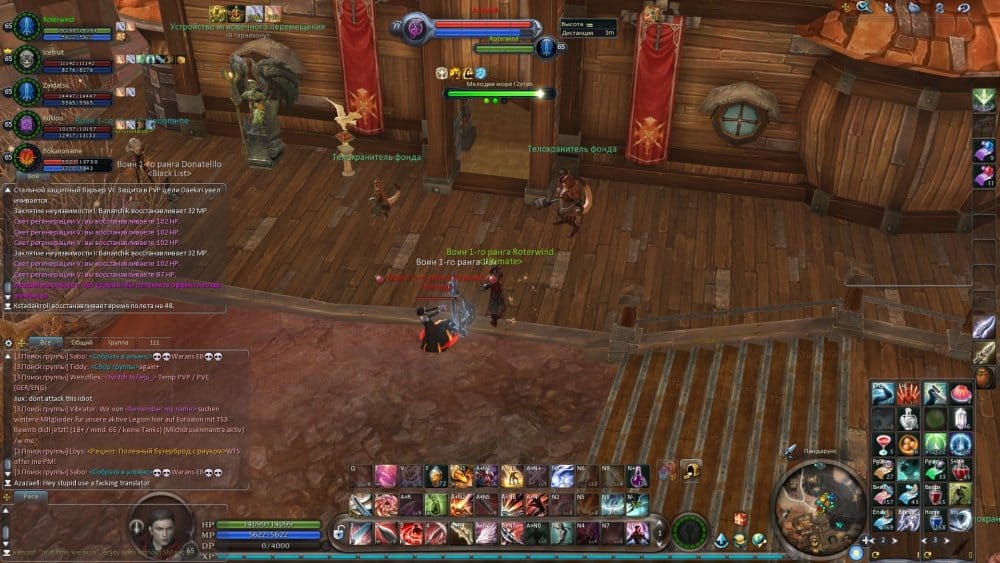Use the green winged icon on the right edge
Screen dimensions: 1000x563
[x=984, y=100]
